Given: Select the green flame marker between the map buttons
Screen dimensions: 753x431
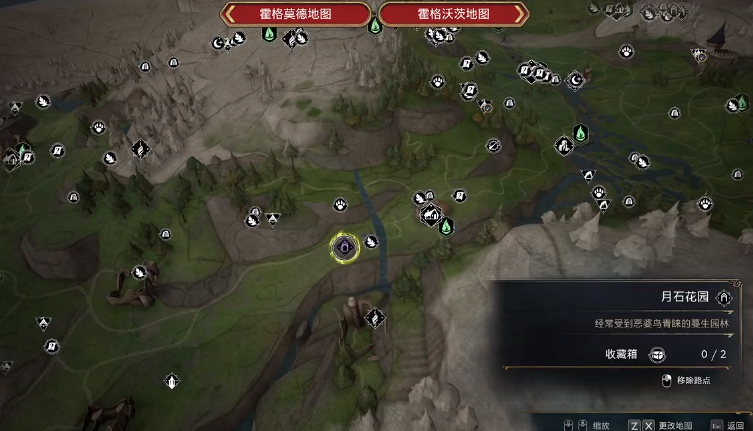Looking at the screenshot, I should pos(375,24).
